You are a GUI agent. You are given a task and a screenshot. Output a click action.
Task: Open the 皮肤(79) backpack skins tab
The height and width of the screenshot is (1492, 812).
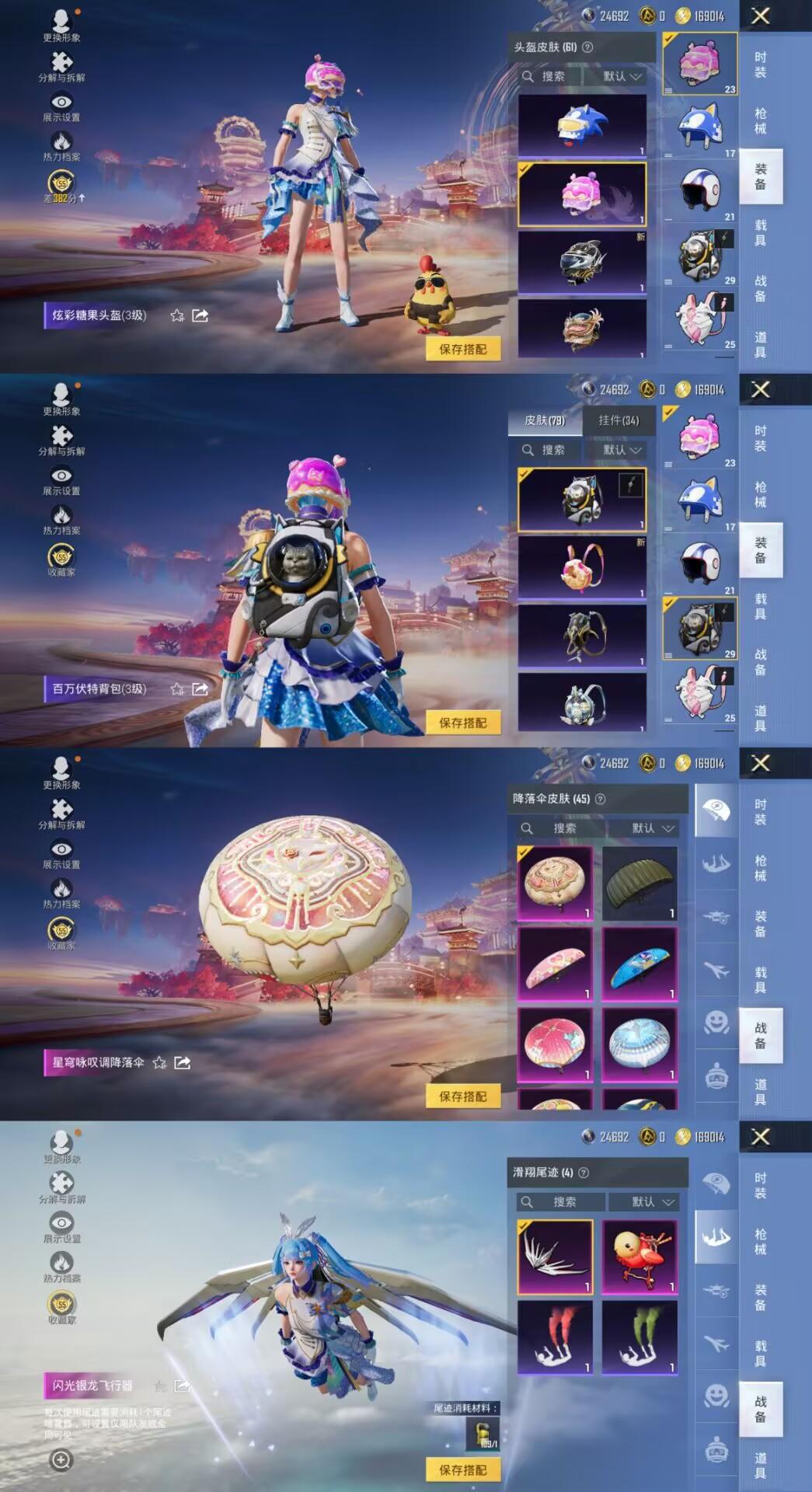545,420
